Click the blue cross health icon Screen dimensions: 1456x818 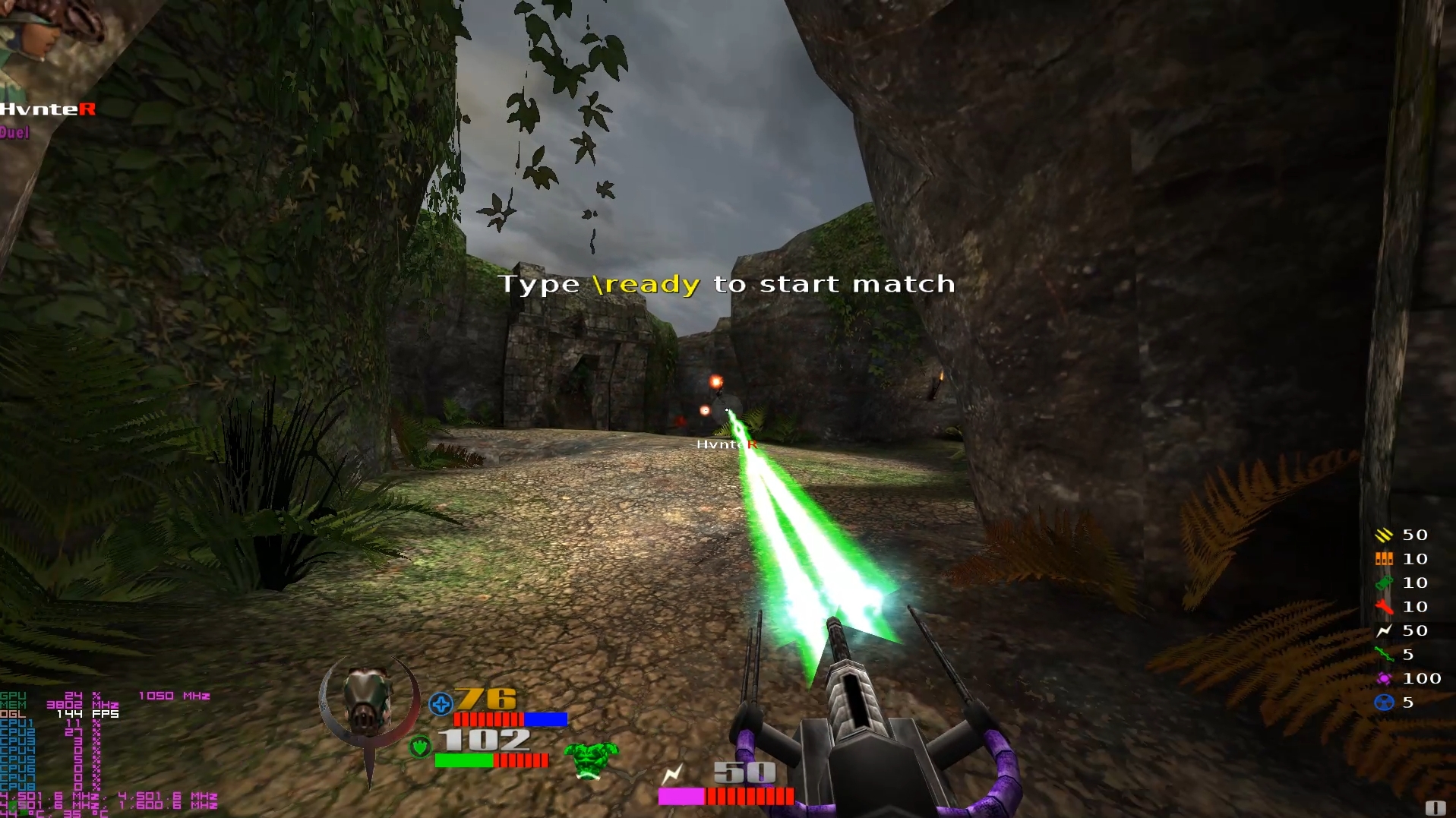pyautogui.click(x=441, y=704)
